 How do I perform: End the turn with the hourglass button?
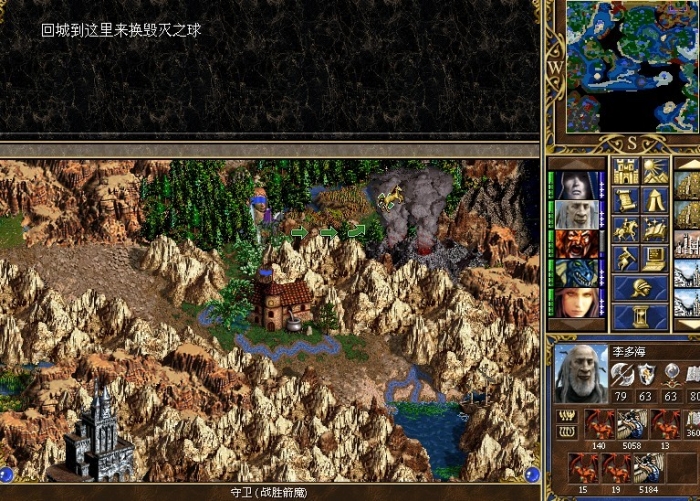pyautogui.click(x=640, y=317)
